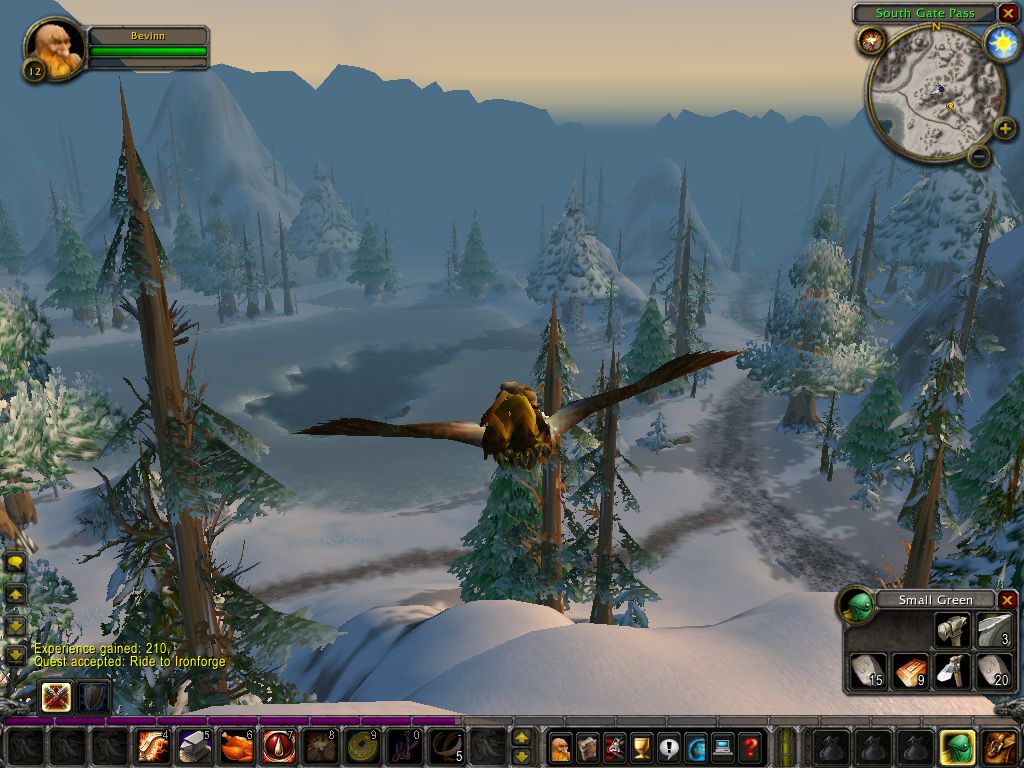This screenshot has height=768, width=1024.
Task: Select the stone stack of 20
Action: pos(993,671)
